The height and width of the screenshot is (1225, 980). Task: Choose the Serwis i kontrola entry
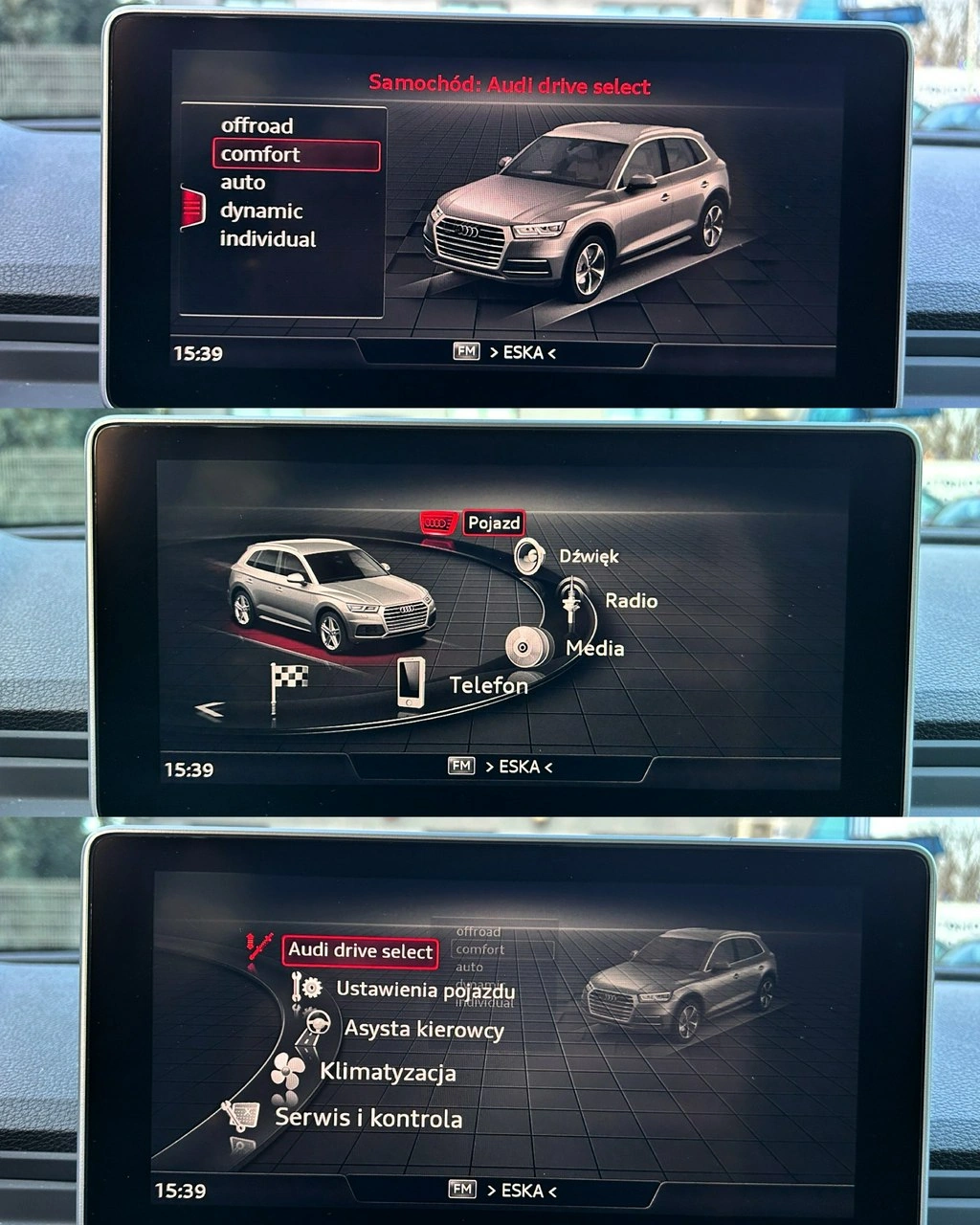(368, 1118)
